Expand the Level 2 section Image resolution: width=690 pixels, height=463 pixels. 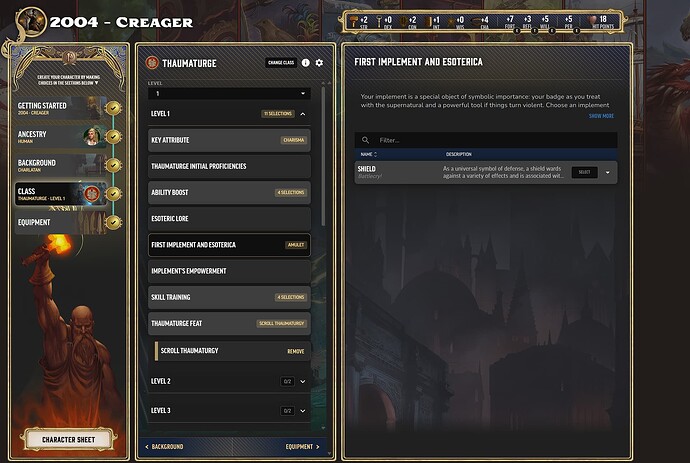[x=302, y=382]
